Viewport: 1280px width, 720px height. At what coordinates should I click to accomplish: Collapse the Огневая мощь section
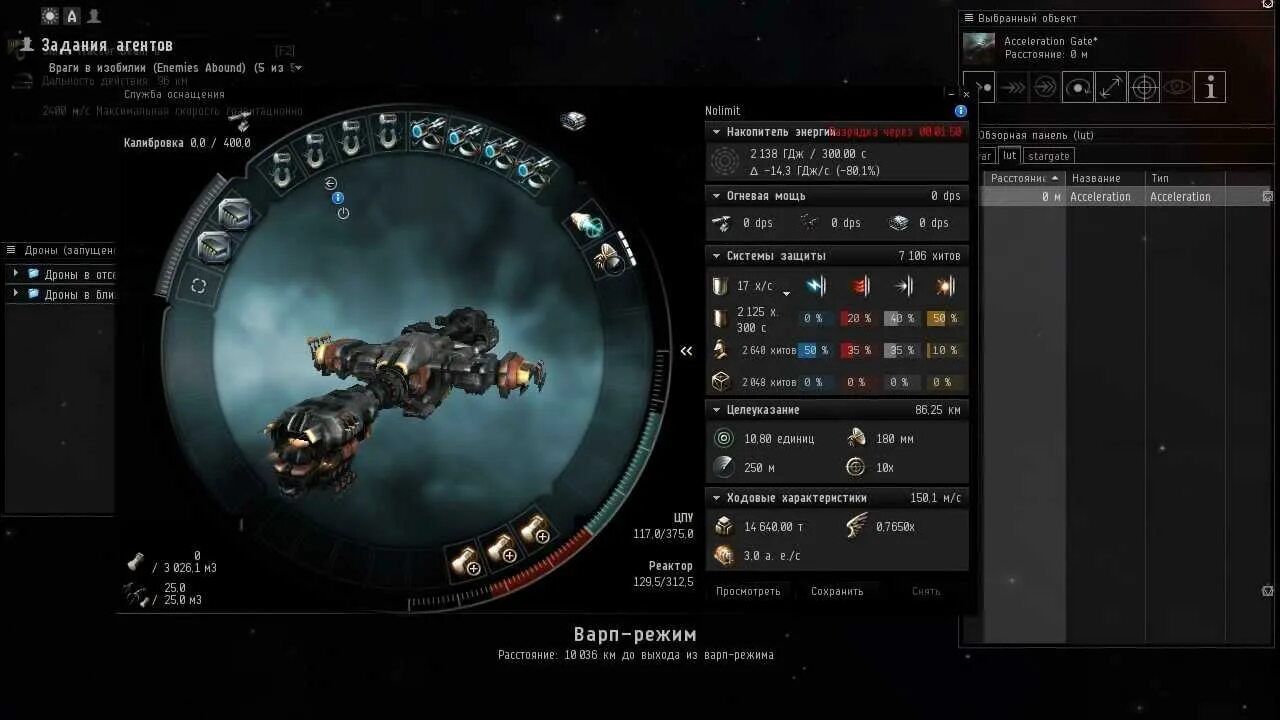pyautogui.click(x=716, y=196)
